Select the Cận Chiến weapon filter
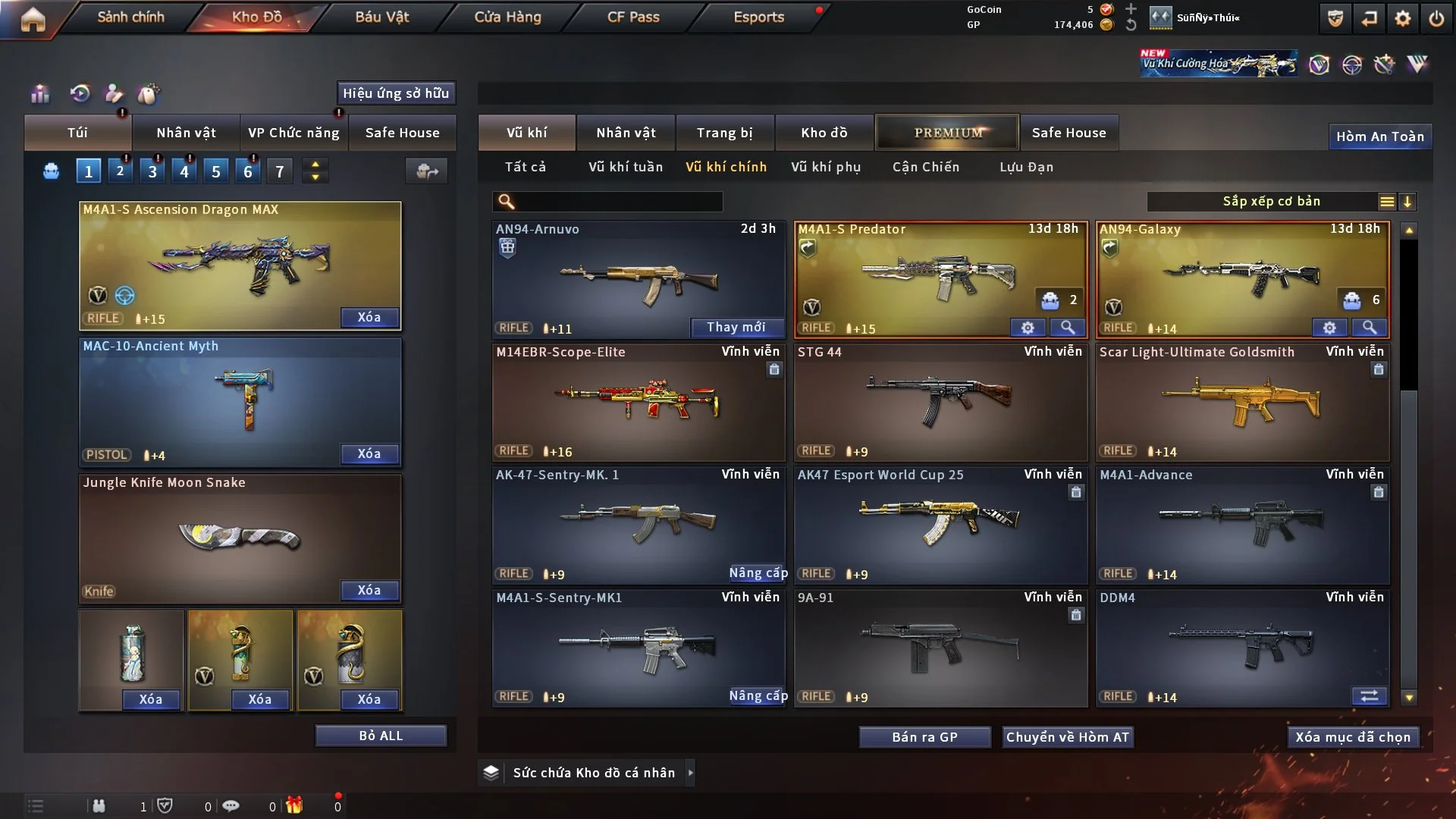1456x819 pixels. tap(925, 167)
